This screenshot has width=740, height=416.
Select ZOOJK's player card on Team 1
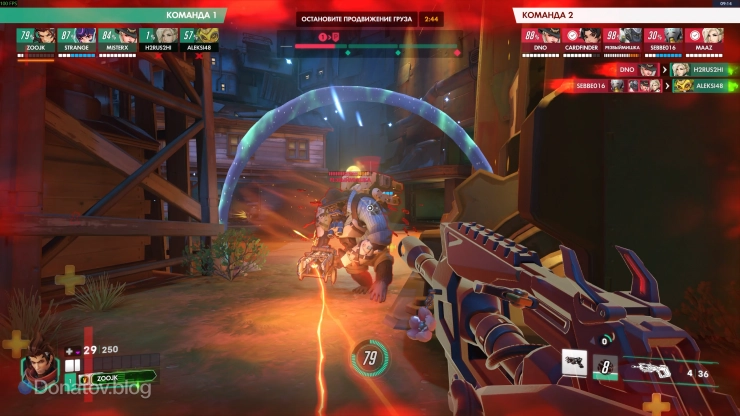pyautogui.click(x=35, y=38)
